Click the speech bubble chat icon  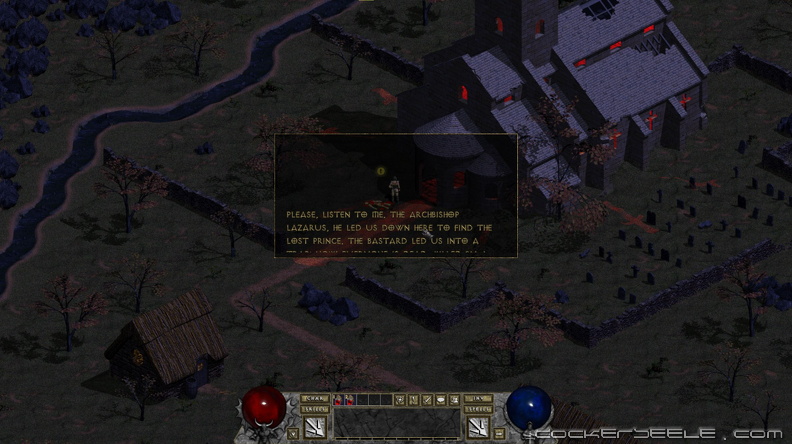pos(441,399)
